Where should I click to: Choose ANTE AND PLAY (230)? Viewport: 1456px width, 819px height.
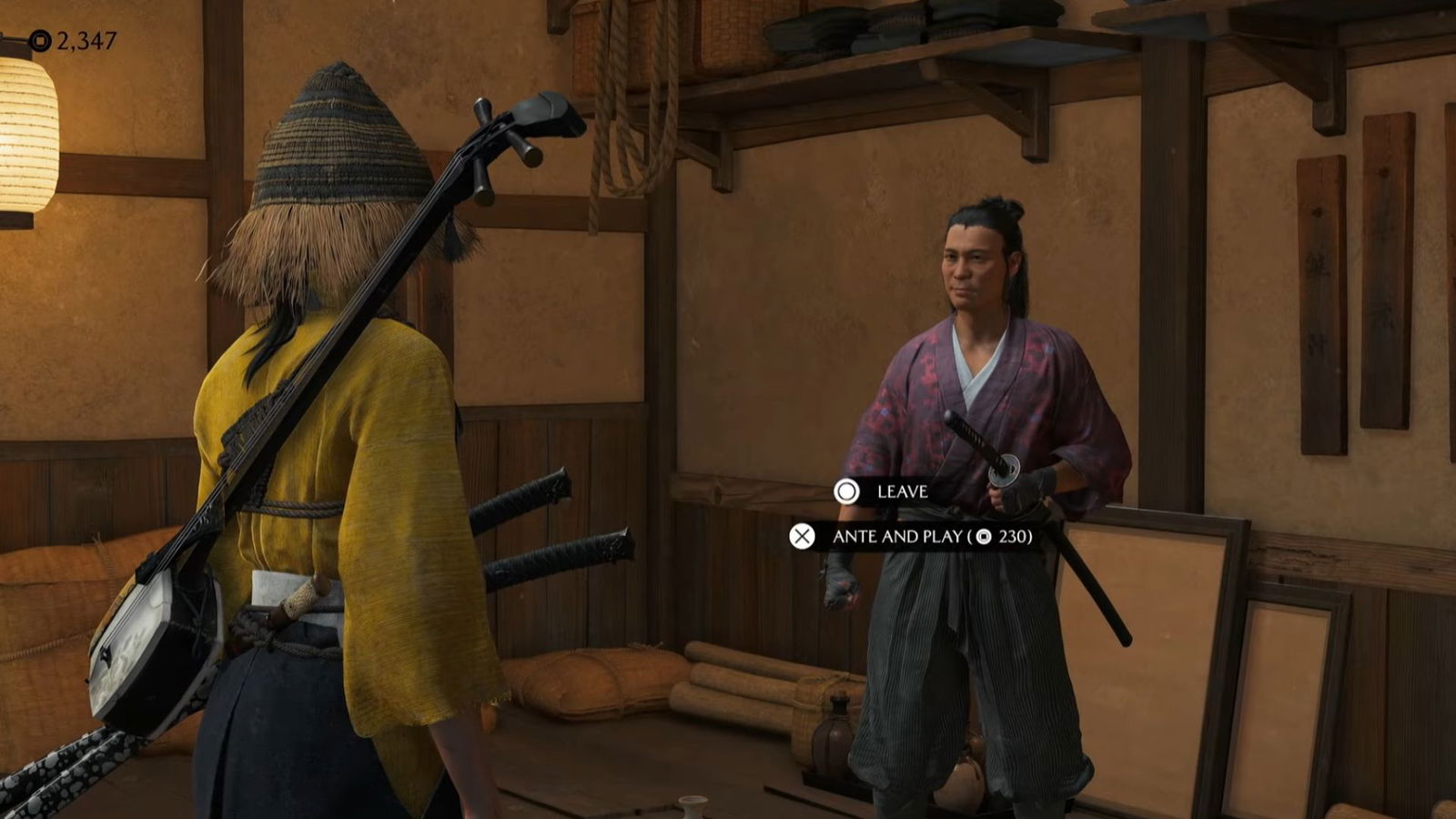tap(910, 539)
